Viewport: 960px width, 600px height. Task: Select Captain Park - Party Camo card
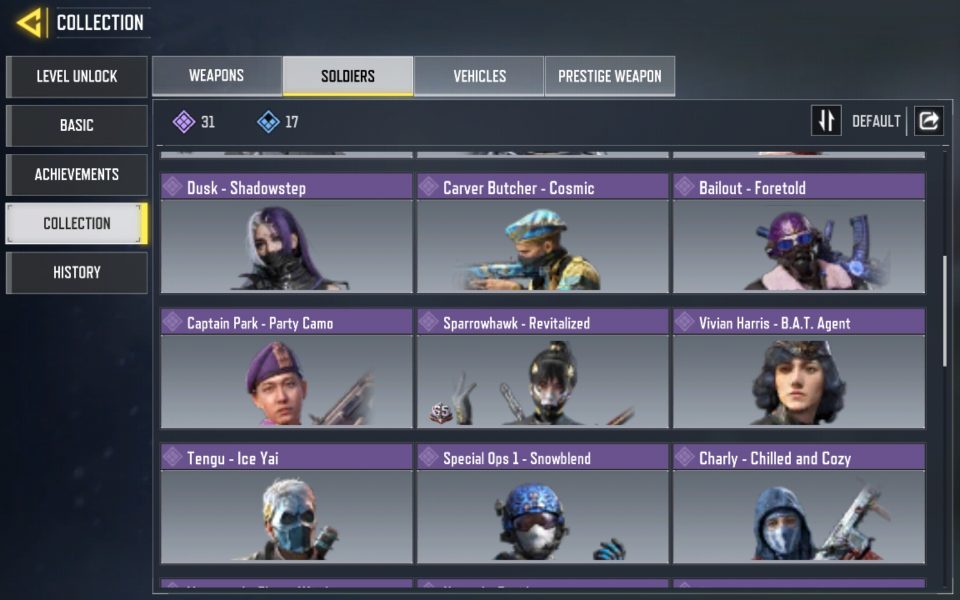click(286, 369)
